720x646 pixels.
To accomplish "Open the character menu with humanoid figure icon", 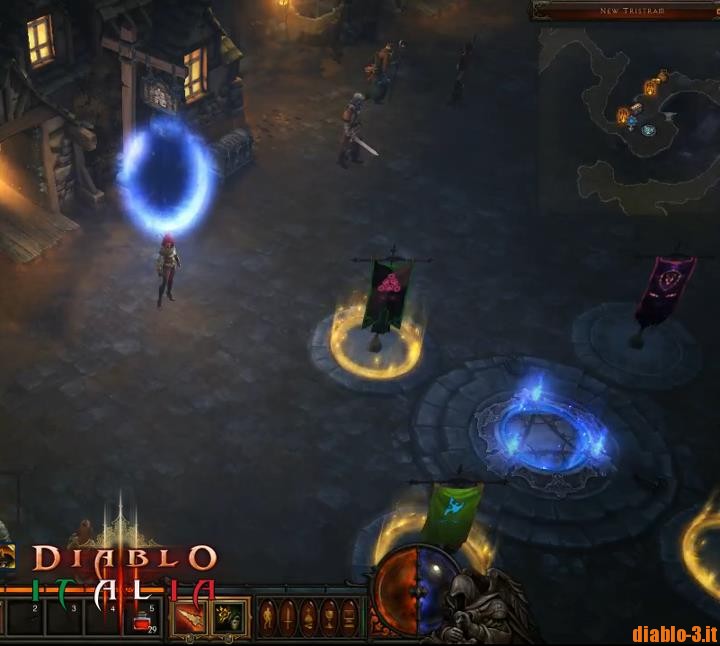I will pyautogui.click(x=268, y=618).
